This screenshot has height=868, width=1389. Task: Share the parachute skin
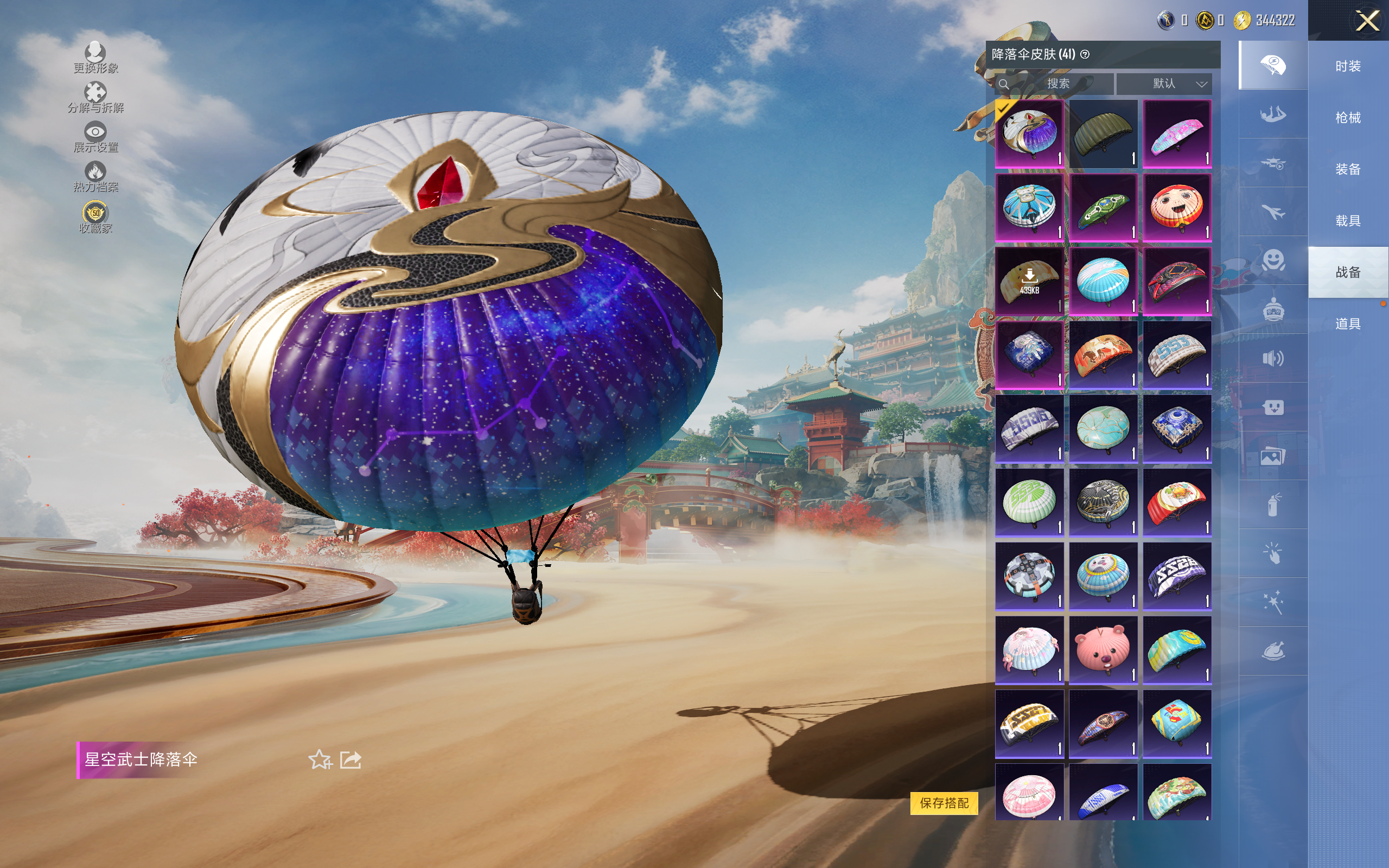coord(351,759)
